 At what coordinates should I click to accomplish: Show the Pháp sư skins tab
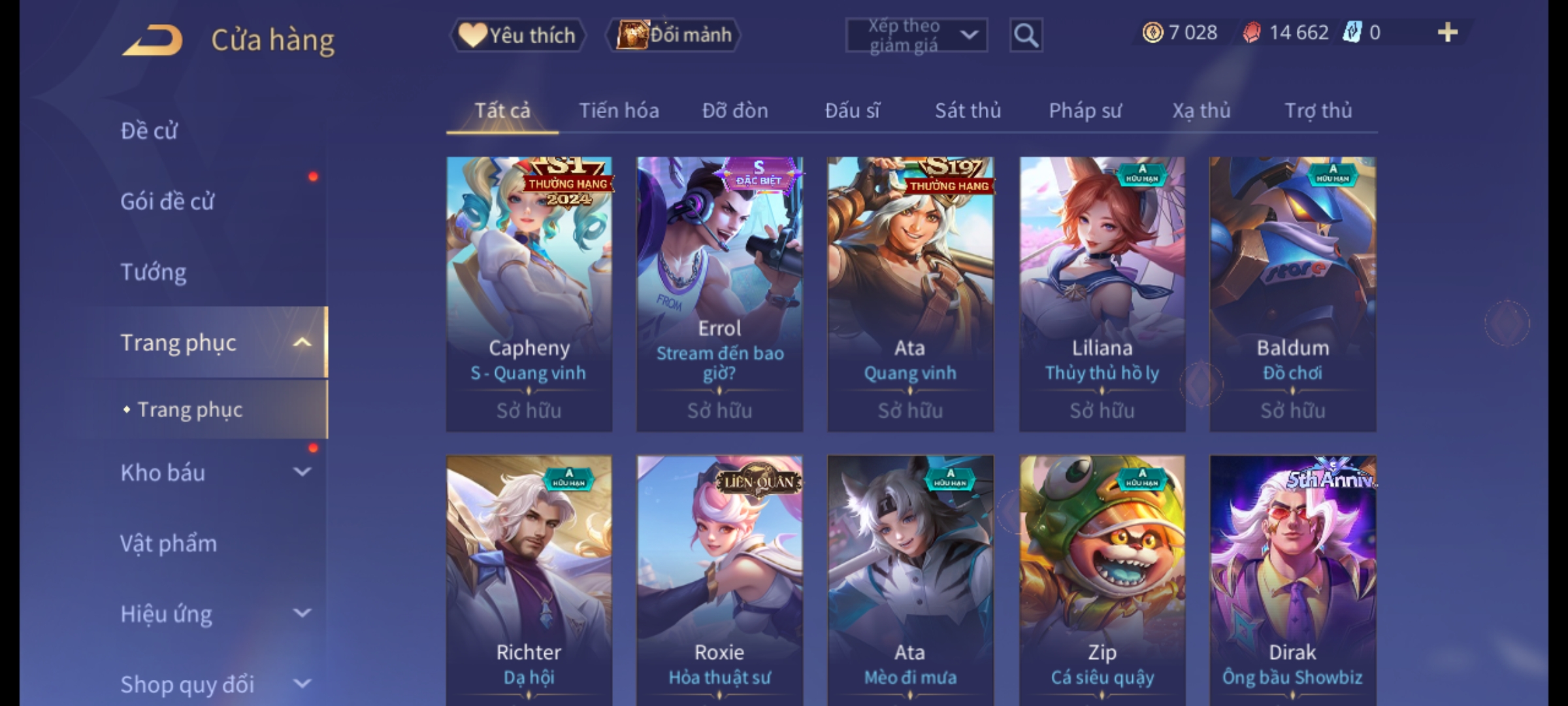1085,110
